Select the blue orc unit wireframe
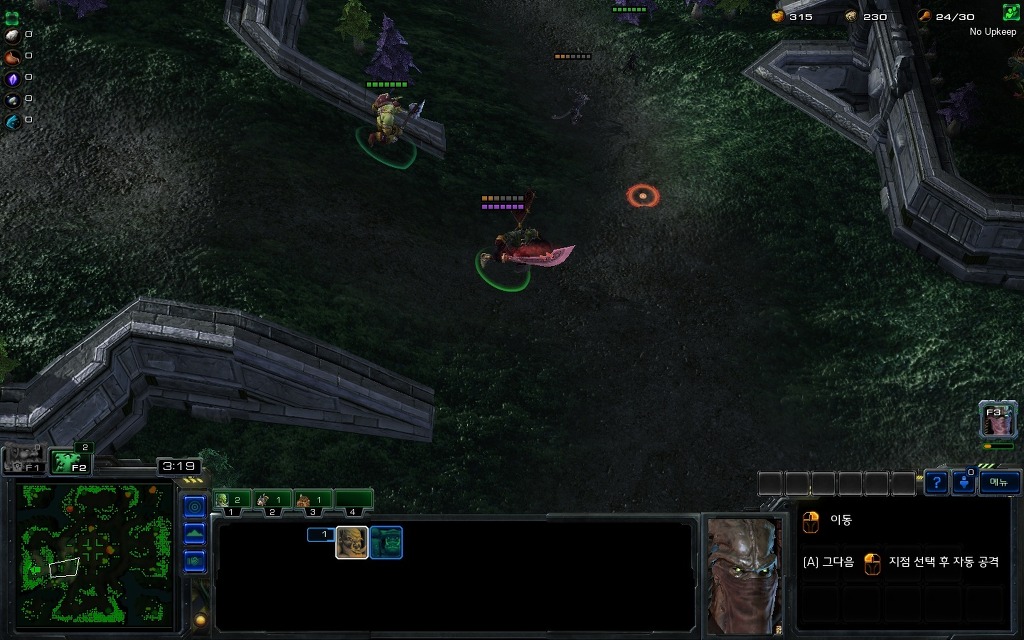 coord(386,542)
